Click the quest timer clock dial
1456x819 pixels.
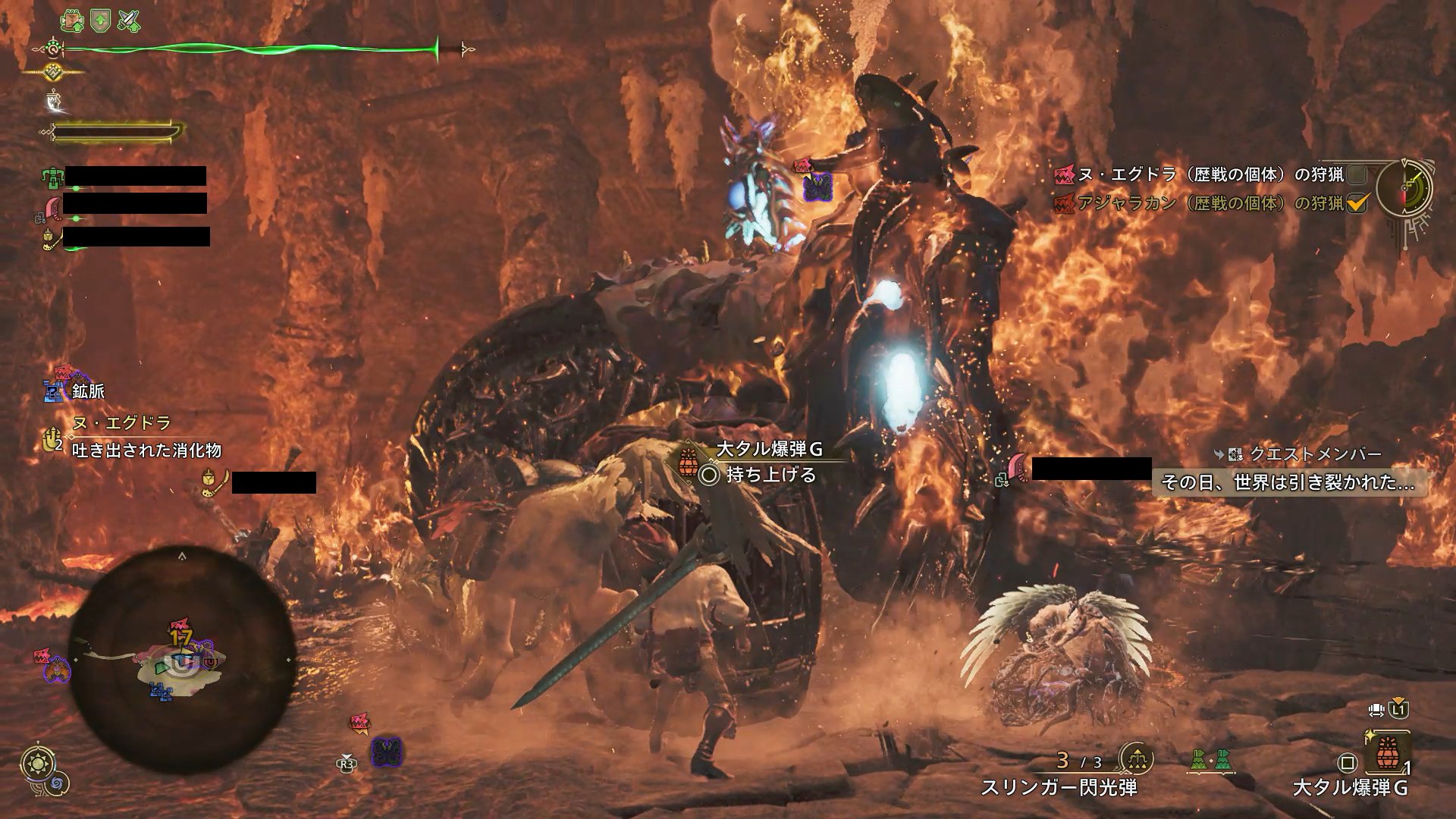[1404, 189]
